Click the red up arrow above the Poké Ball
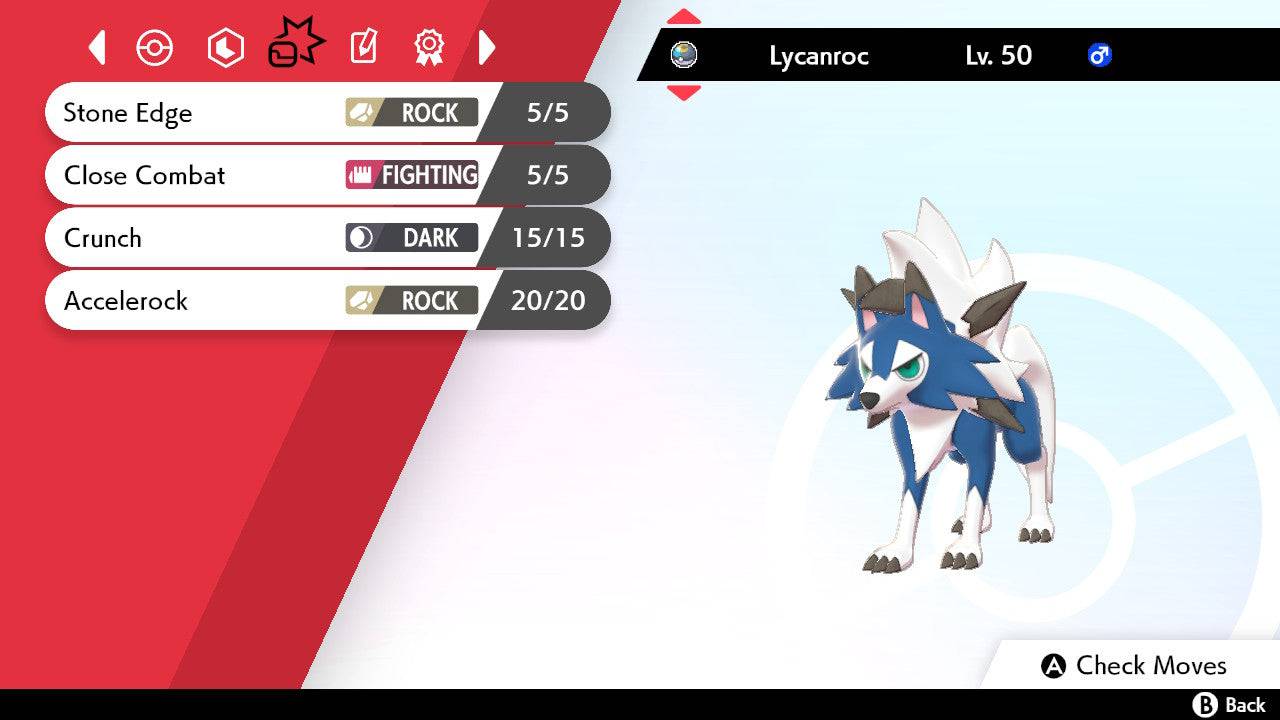 coord(684,16)
